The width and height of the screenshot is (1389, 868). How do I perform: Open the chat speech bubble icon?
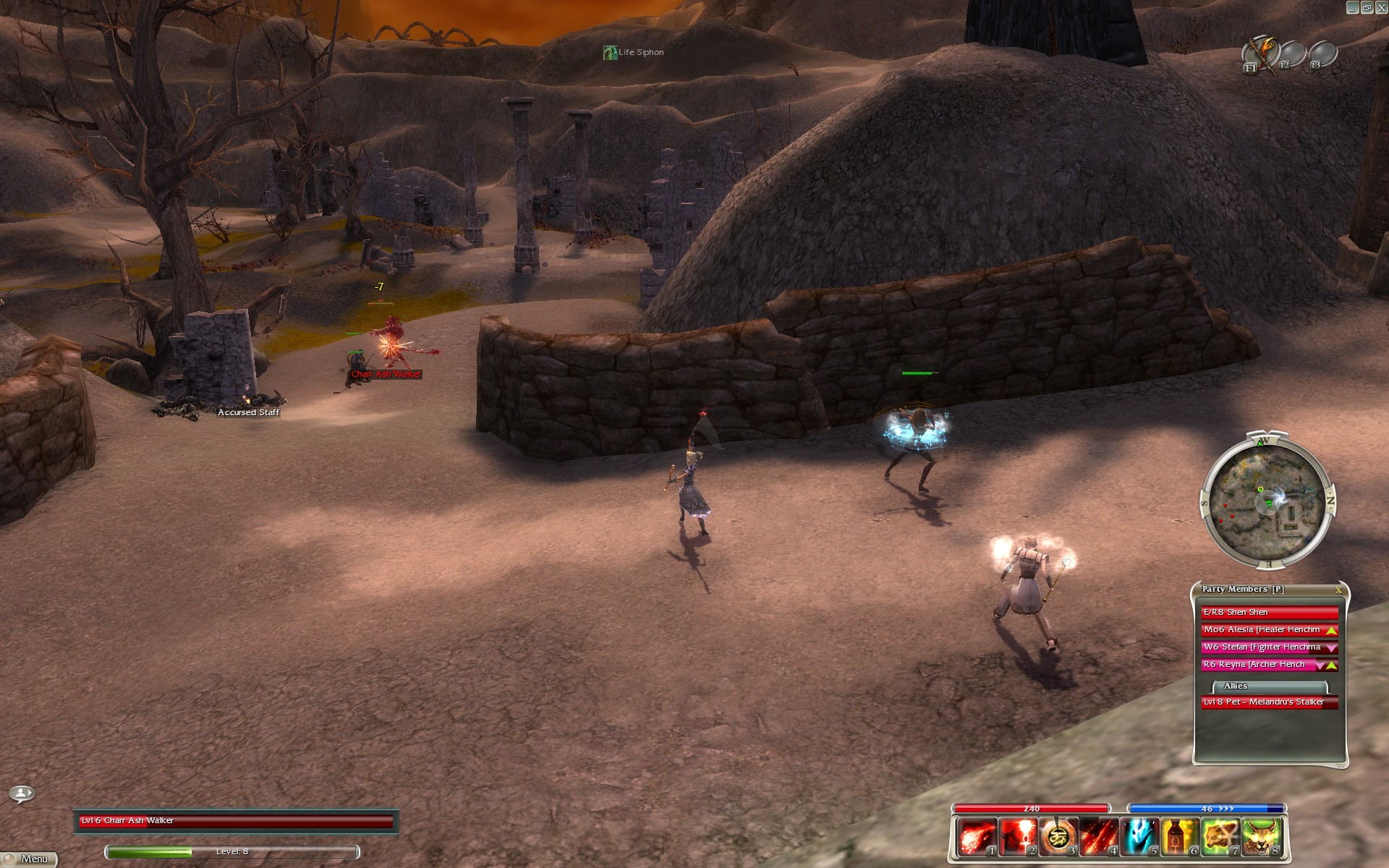point(22,794)
